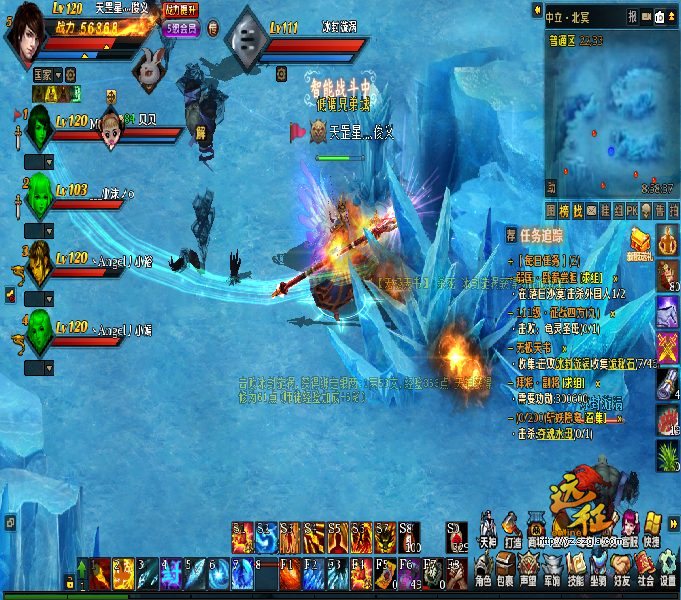This screenshot has width=681, height=600.
Task: Click the 战力提升 power-up button
Action: pos(180,8)
